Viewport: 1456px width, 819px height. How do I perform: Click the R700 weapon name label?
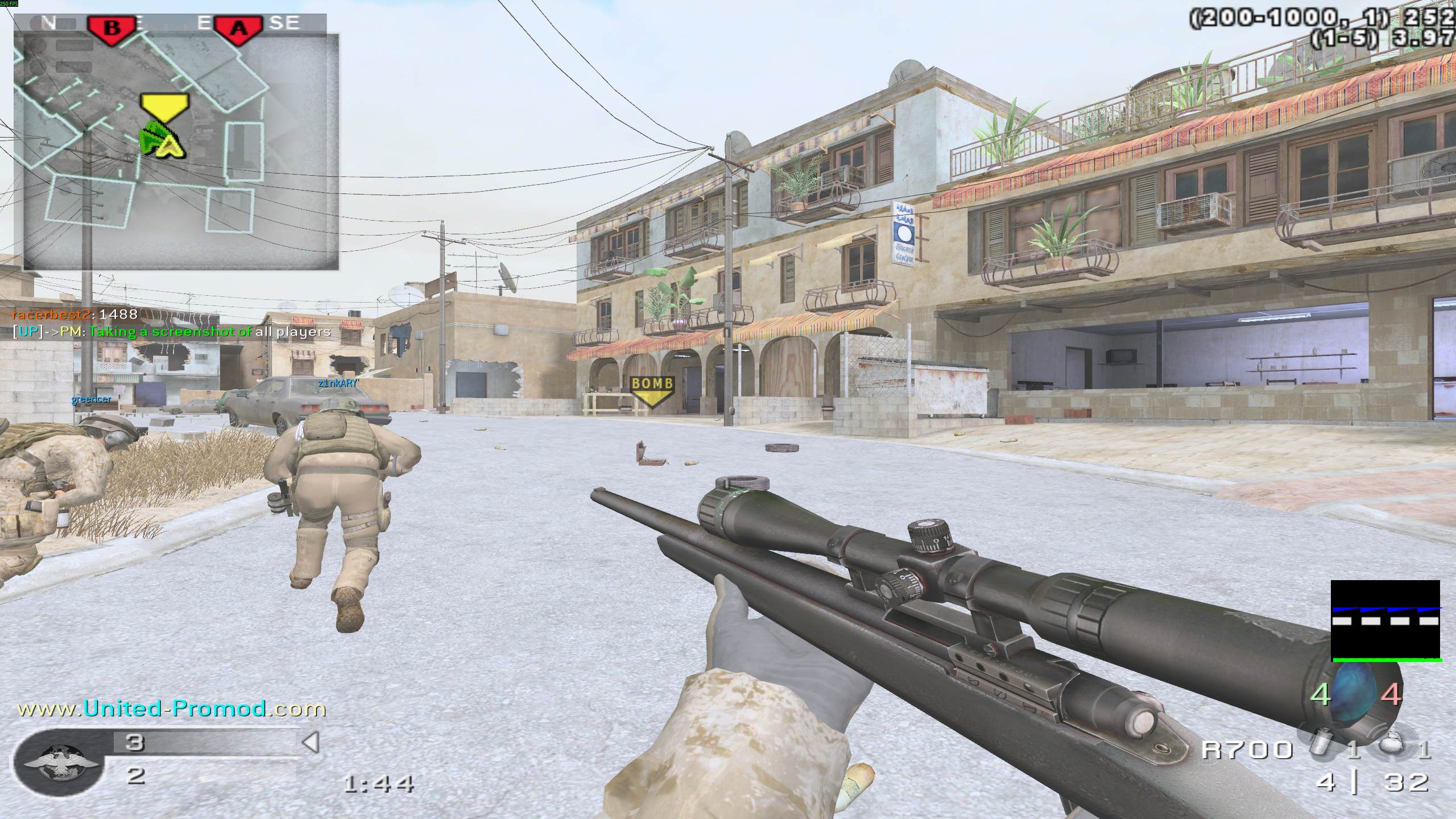tap(1247, 750)
